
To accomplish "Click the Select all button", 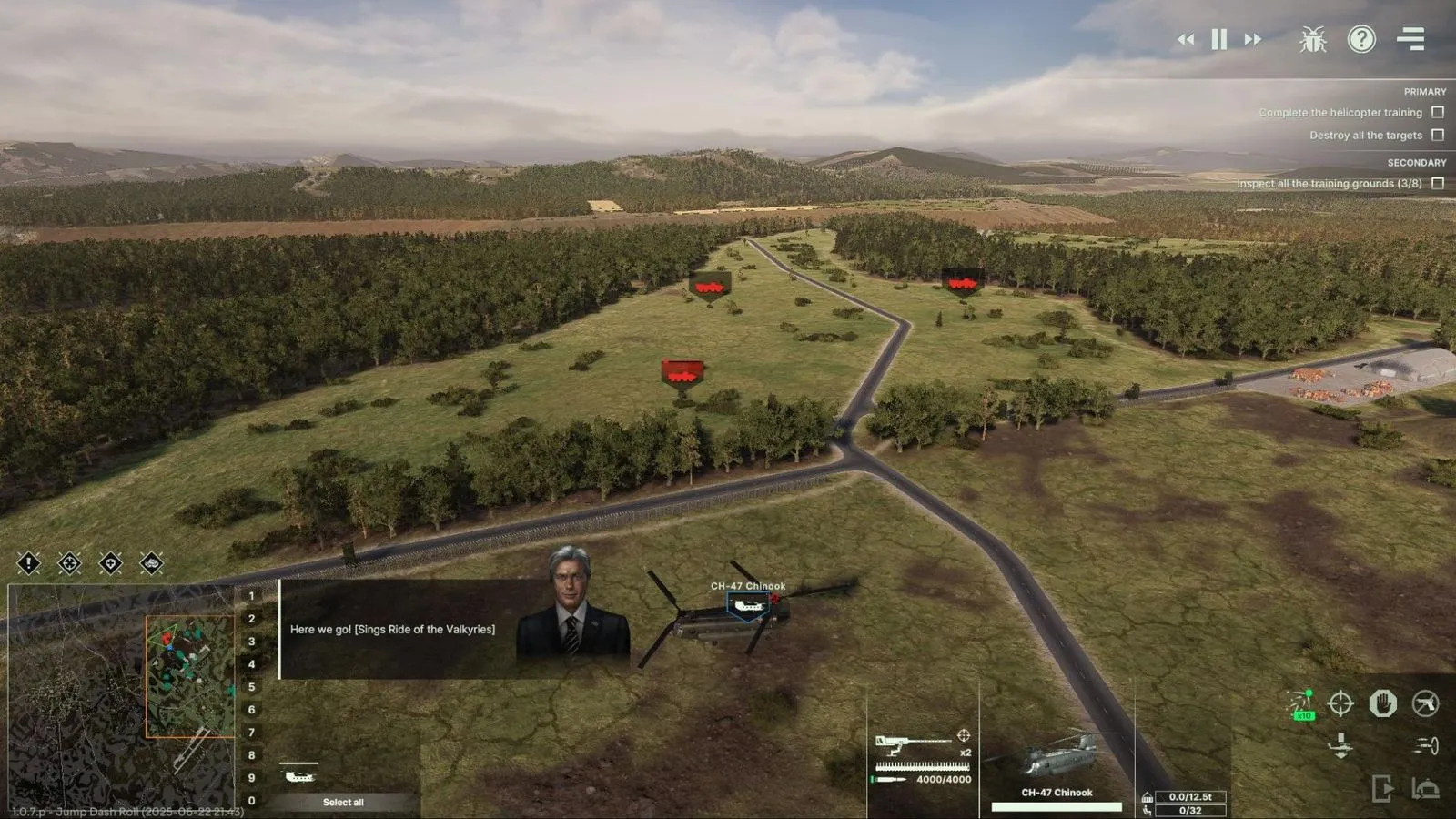I will click(x=343, y=802).
